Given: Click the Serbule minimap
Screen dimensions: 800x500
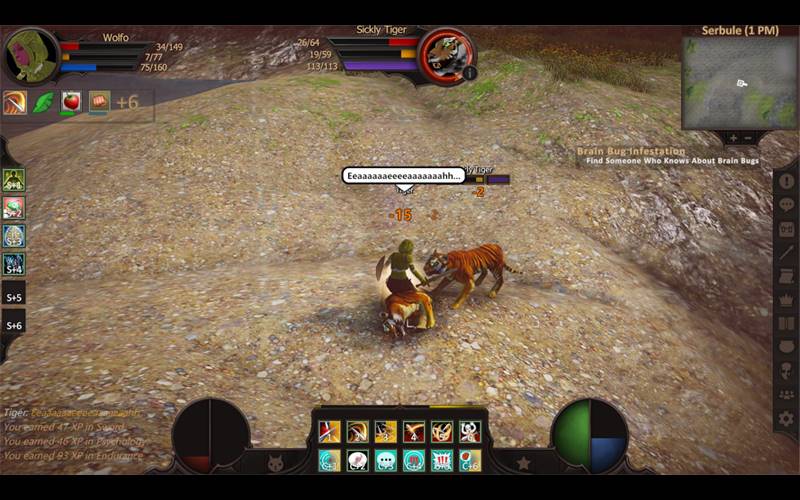Looking at the screenshot, I should click(x=739, y=83).
